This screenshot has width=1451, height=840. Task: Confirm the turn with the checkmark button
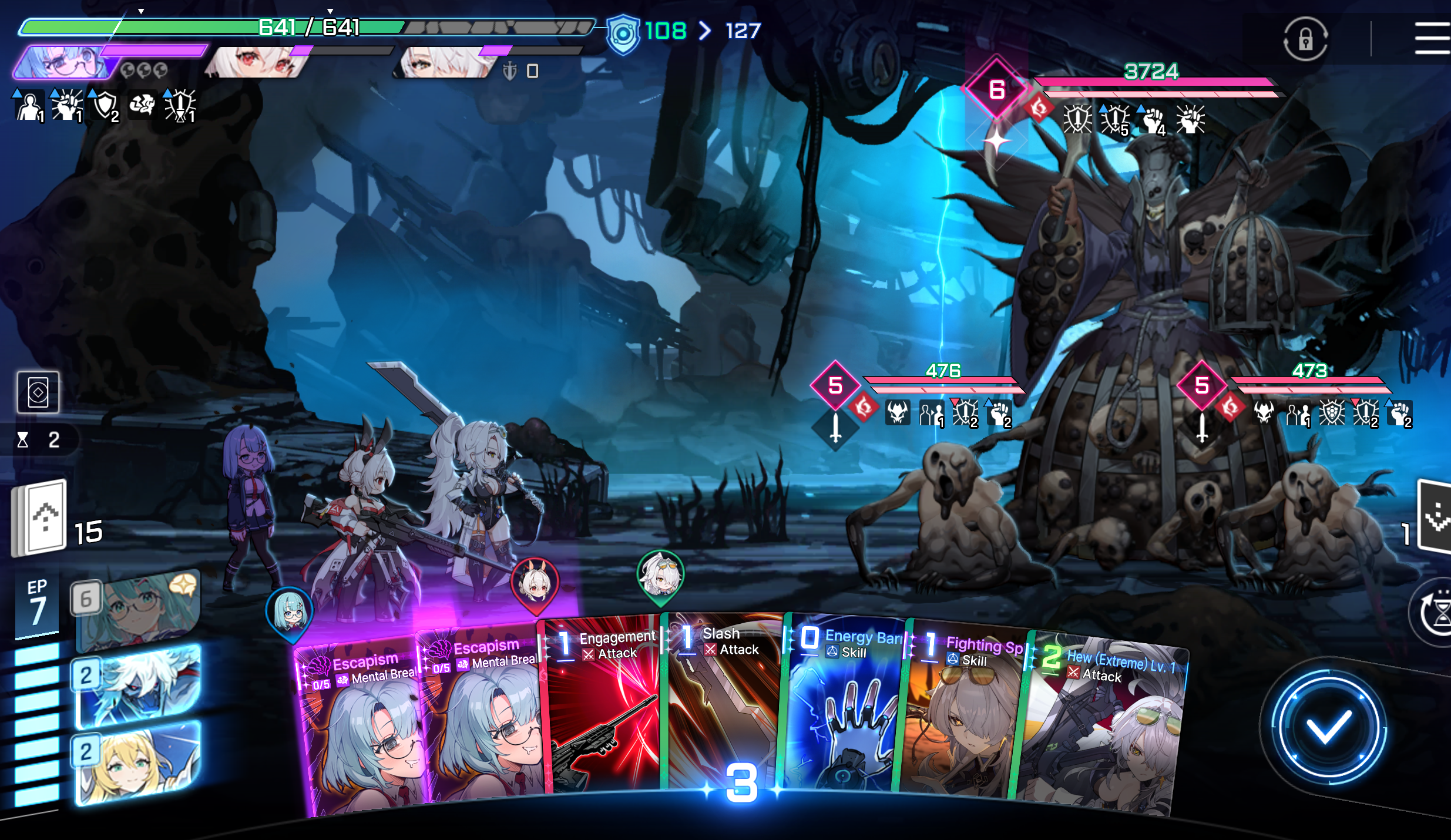[x=1328, y=727]
